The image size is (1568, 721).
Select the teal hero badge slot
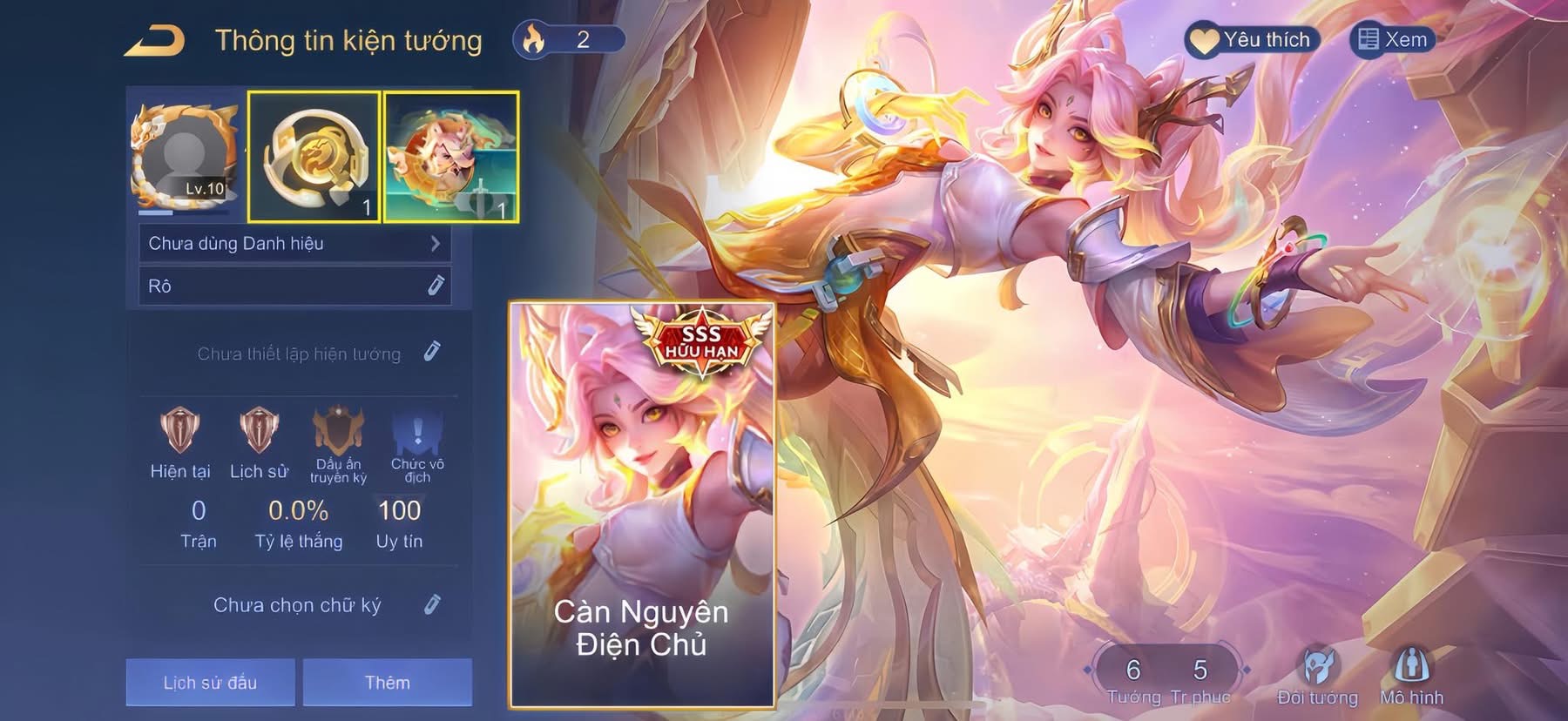point(451,157)
